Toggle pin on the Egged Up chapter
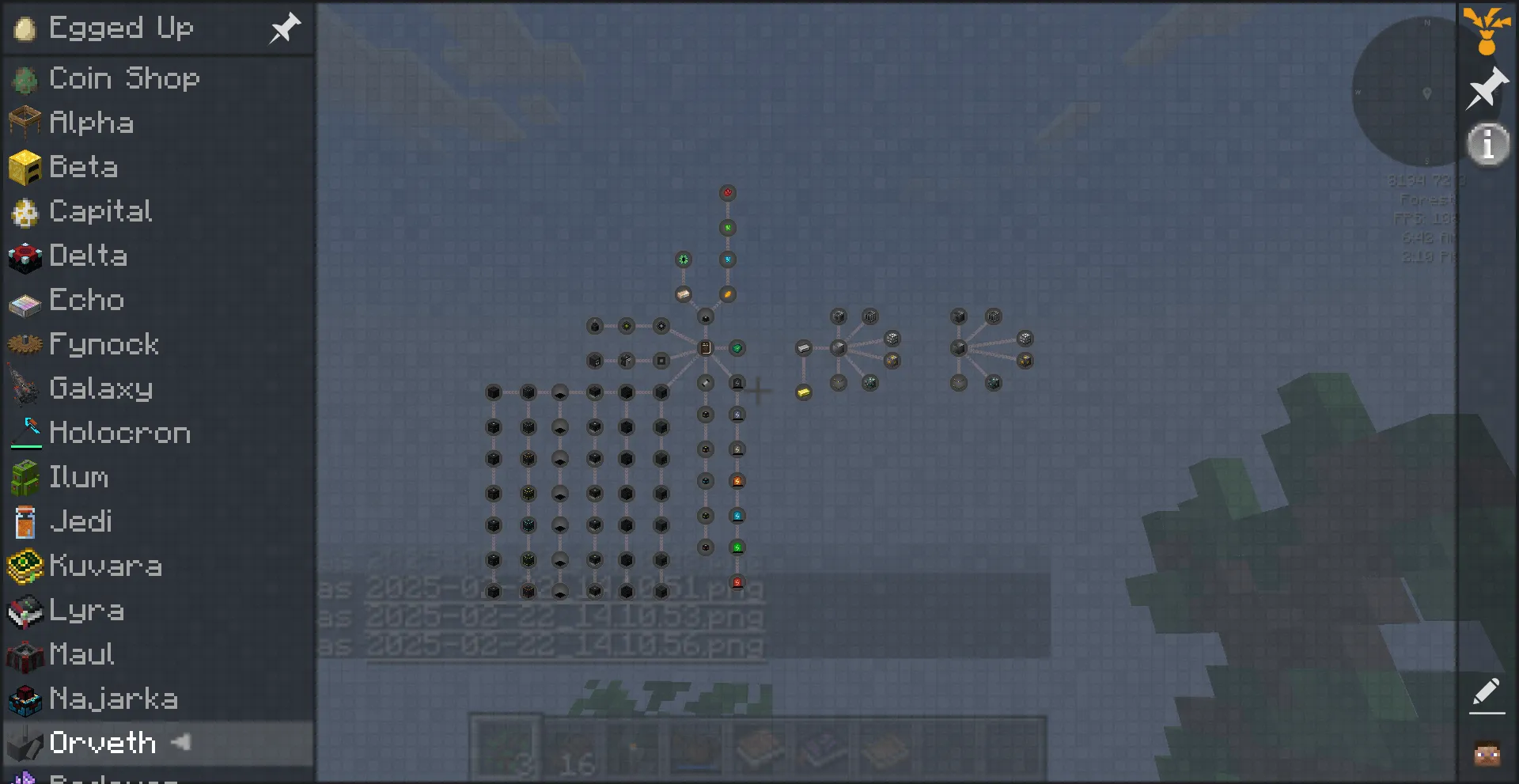This screenshot has width=1519, height=784. [284, 28]
